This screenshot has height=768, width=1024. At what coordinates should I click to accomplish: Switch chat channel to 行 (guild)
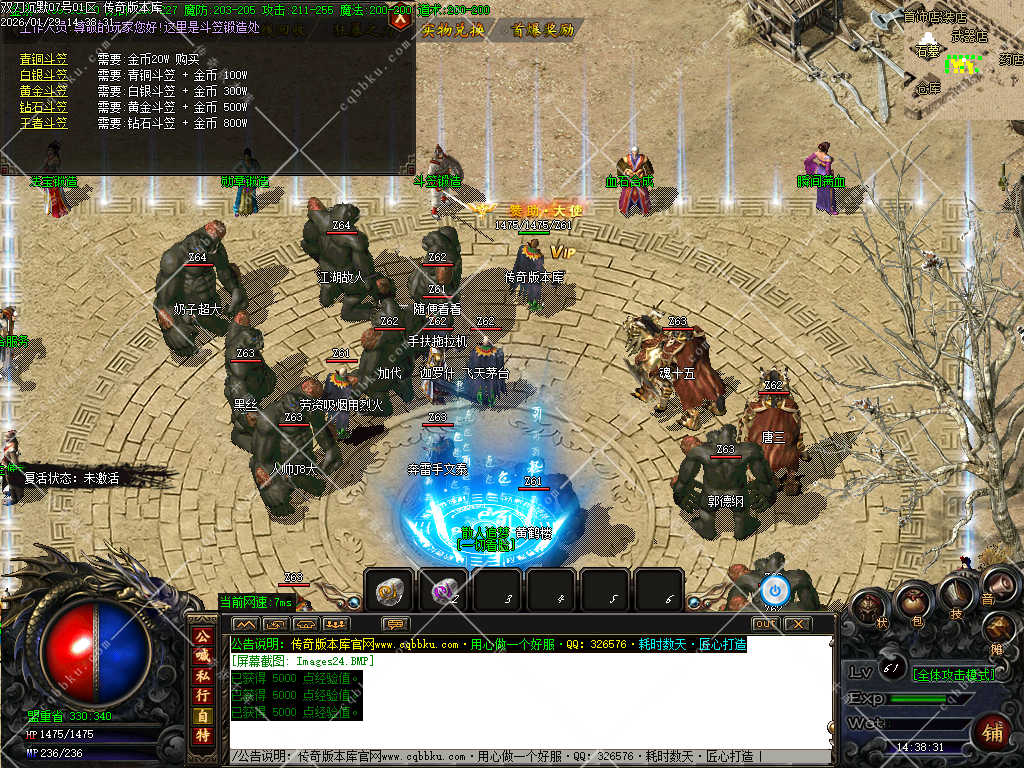pos(202,695)
